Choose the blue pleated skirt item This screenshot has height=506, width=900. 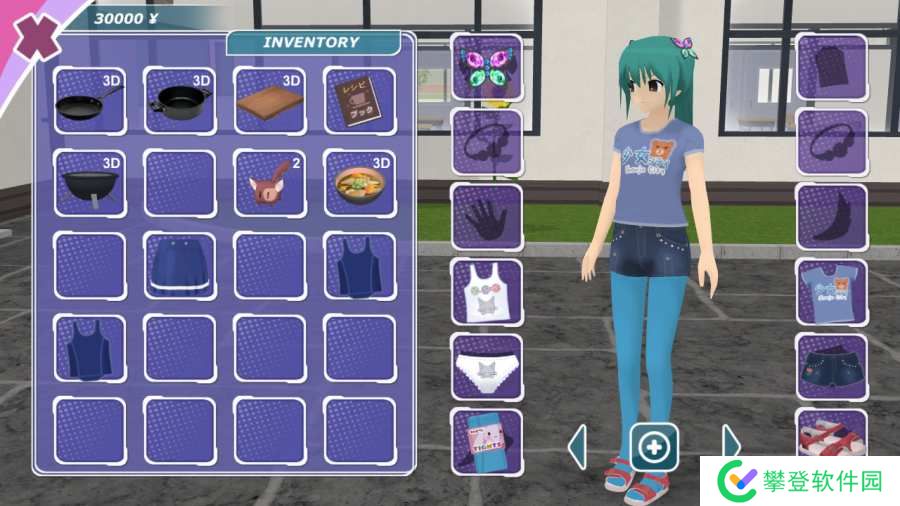pos(179,266)
